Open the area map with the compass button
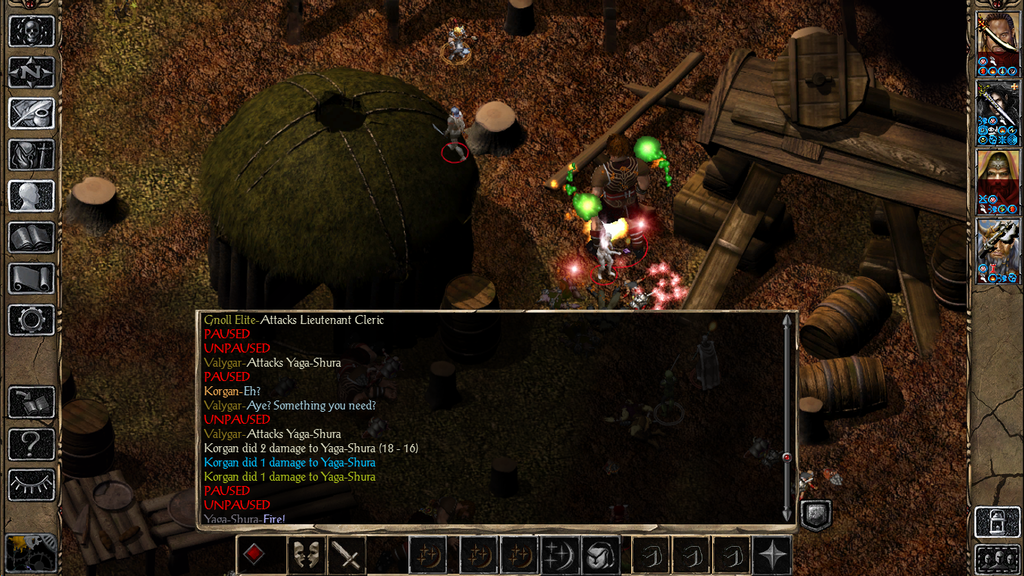This screenshot has height=576, width=1024. 31,72
